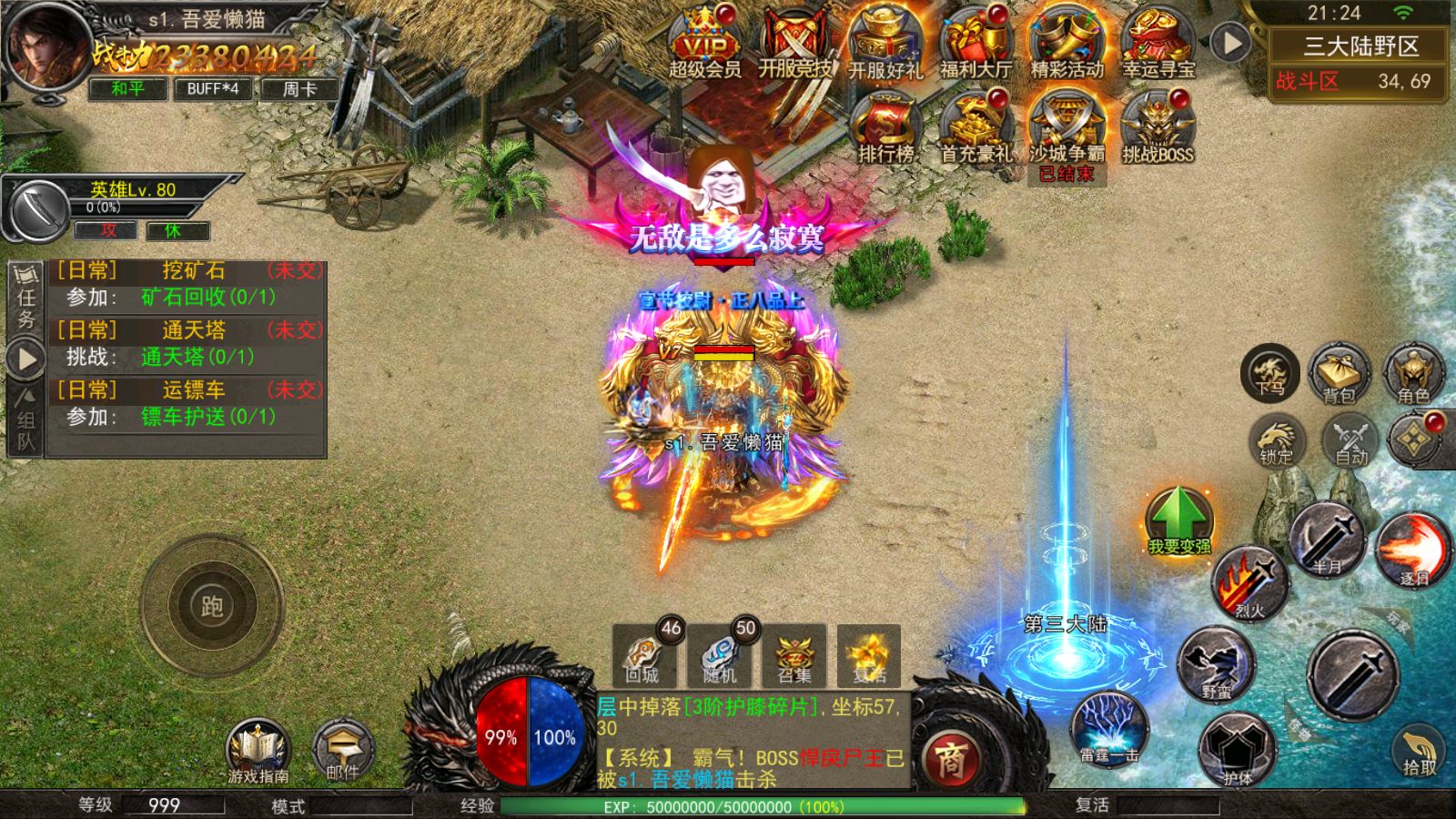
Task: Activate the 烈火 fire sword skill
Action: 1249,584
